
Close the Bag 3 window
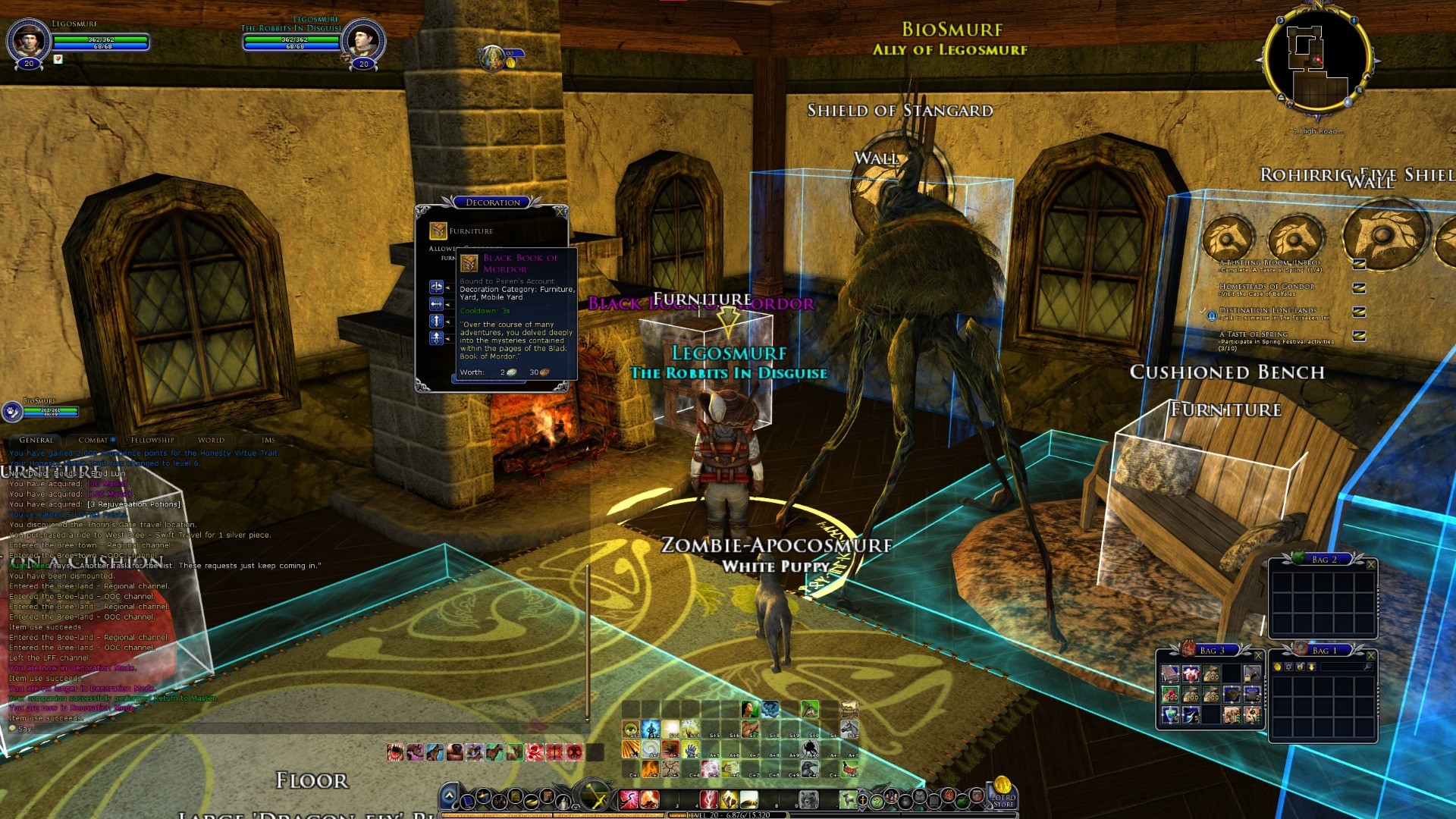[1258, 655]
